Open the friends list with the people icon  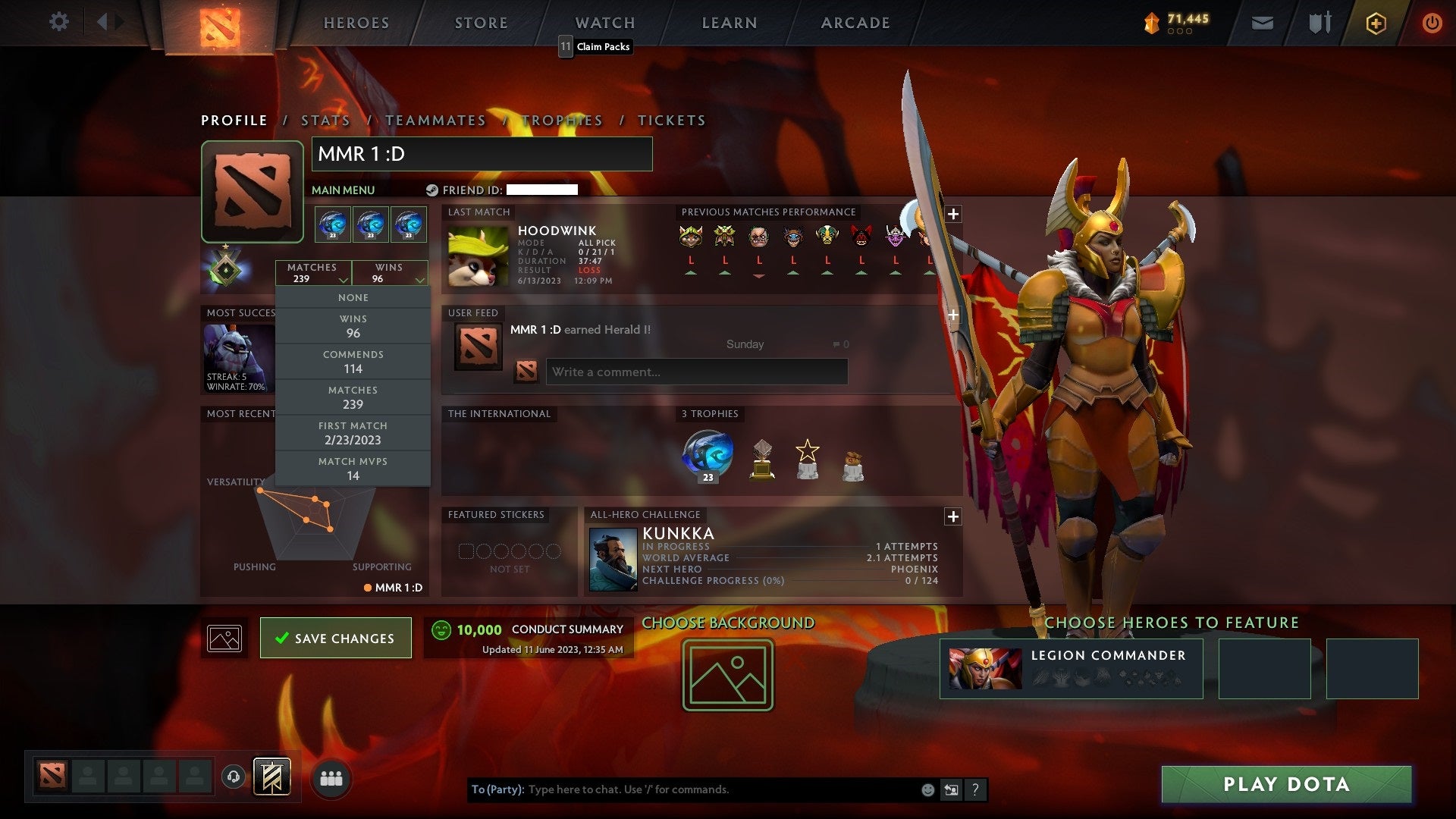click(x=331, y=777)
